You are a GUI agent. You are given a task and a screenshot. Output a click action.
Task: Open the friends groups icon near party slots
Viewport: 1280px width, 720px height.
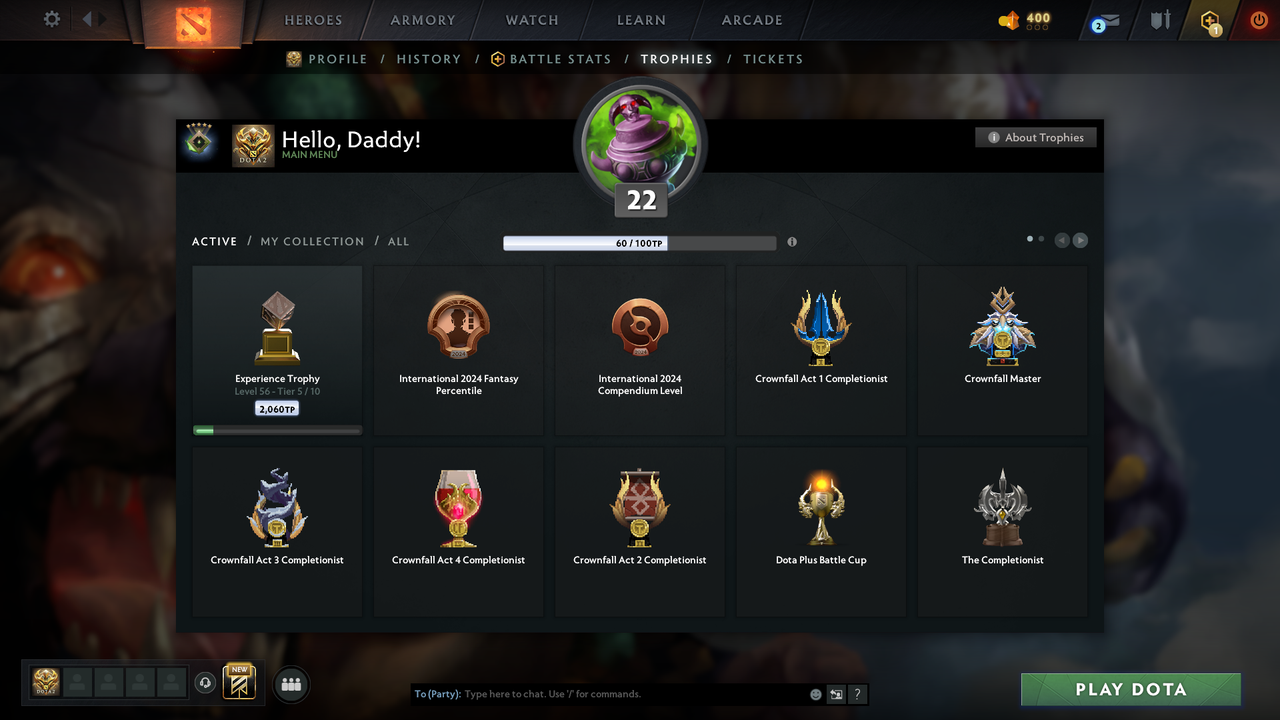click(290, 684)
